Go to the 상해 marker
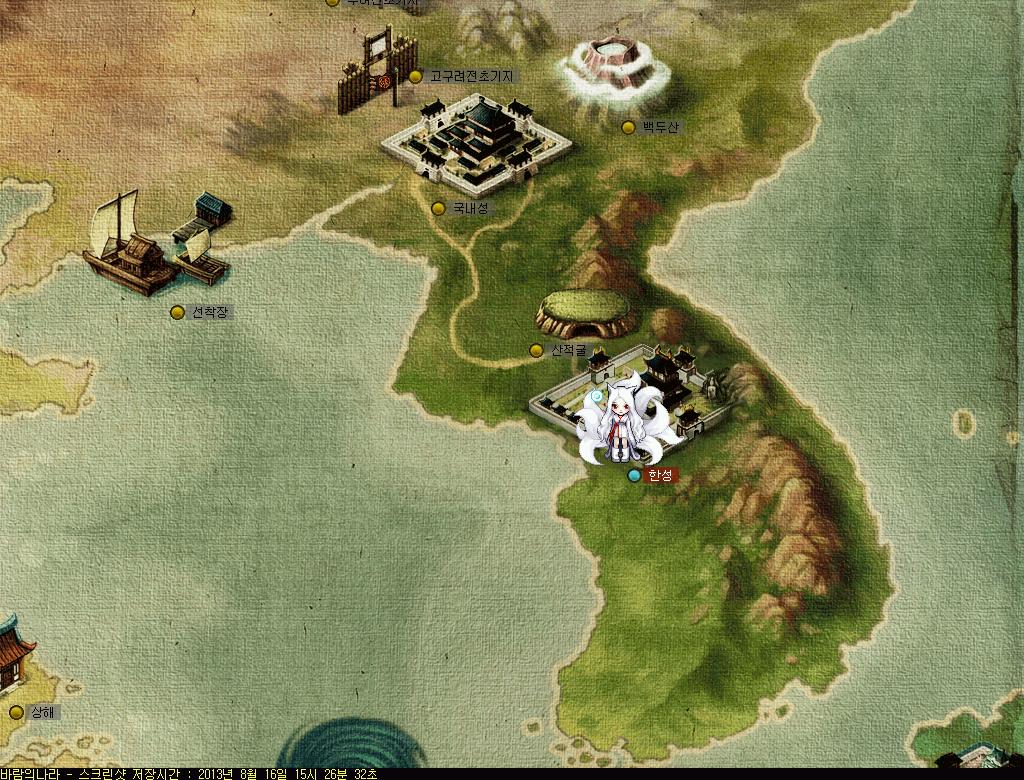The image size is (1024, 780). tap(16, 712)
